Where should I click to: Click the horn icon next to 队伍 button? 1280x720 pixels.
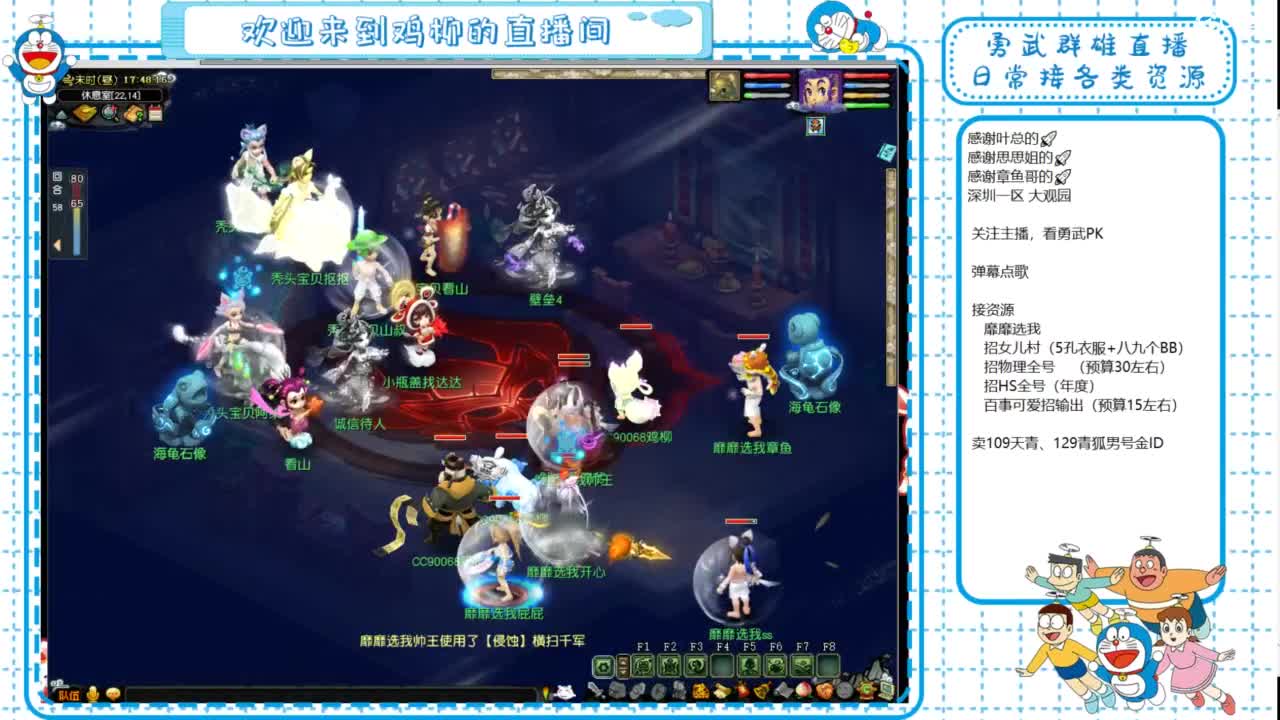pyautogui.click(x=92, y=695)
